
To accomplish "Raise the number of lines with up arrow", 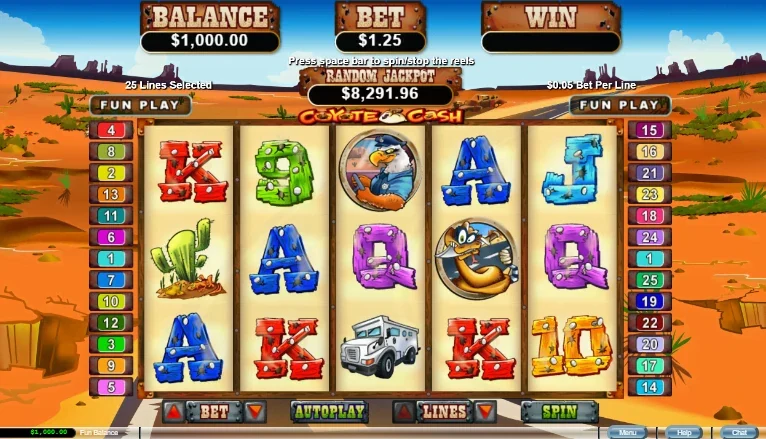I will coord(404,411).
